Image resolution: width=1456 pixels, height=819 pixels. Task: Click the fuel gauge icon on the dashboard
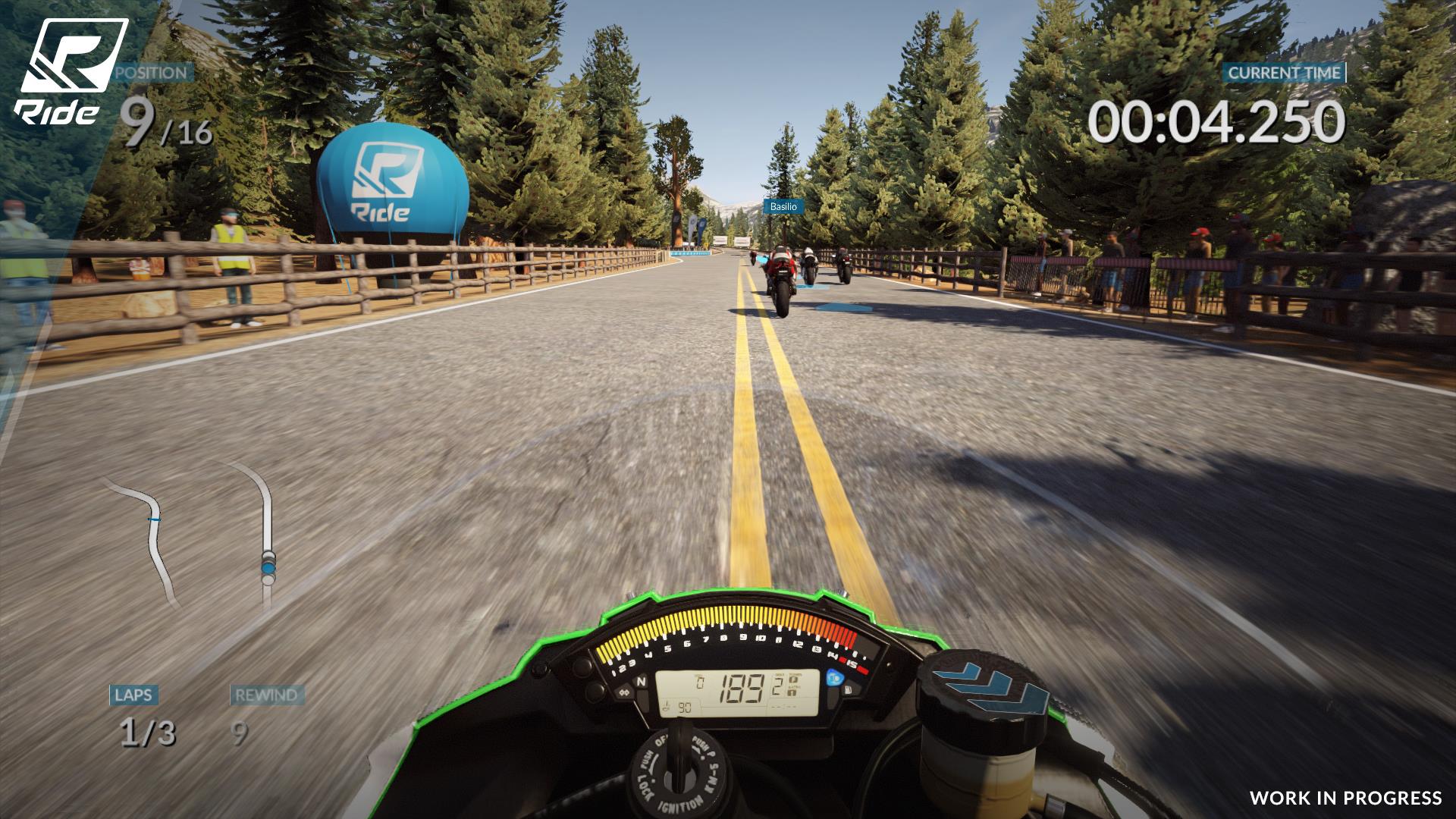(850, 691)
